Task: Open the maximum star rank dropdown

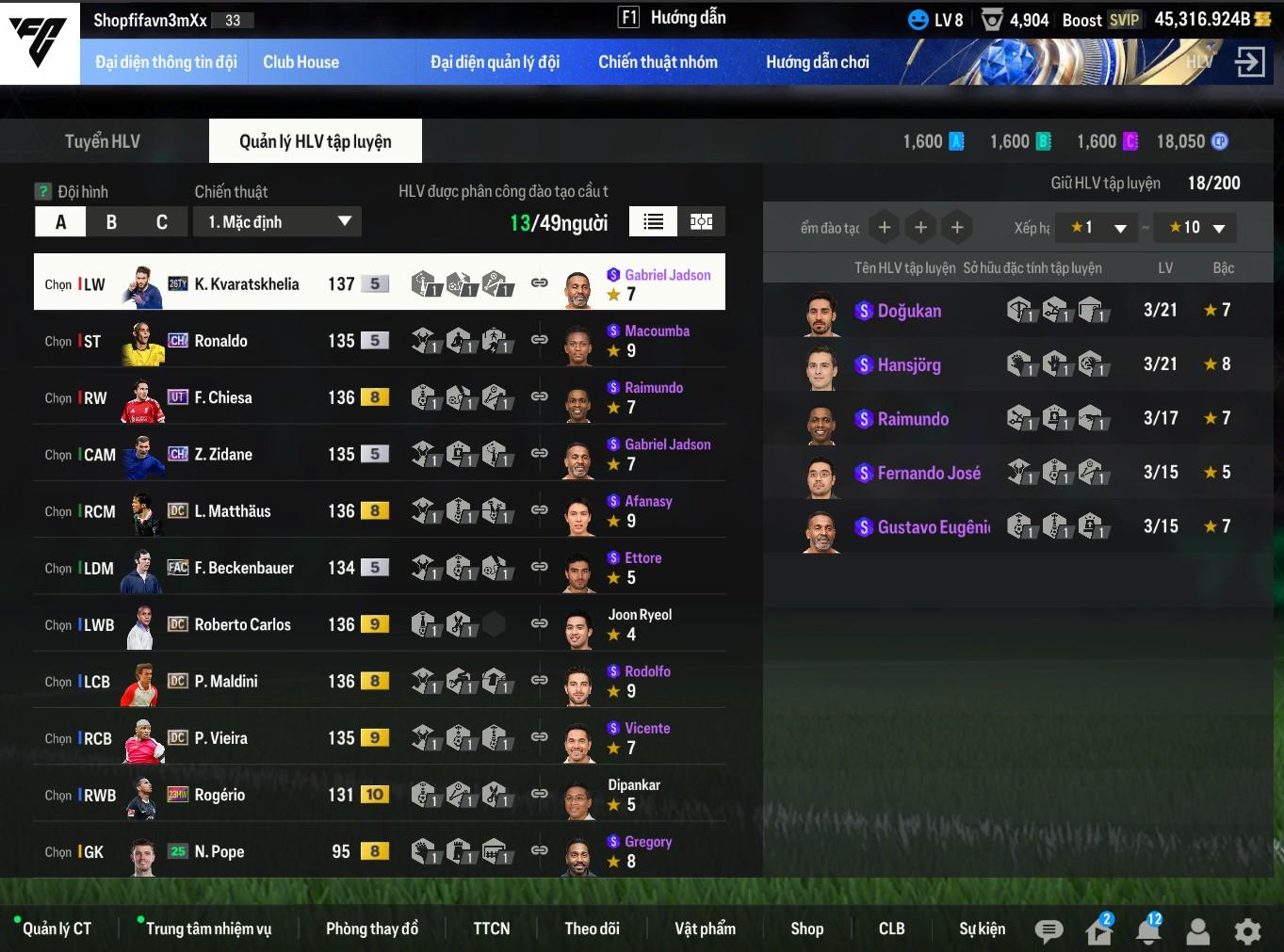Action: [1197, 228]
